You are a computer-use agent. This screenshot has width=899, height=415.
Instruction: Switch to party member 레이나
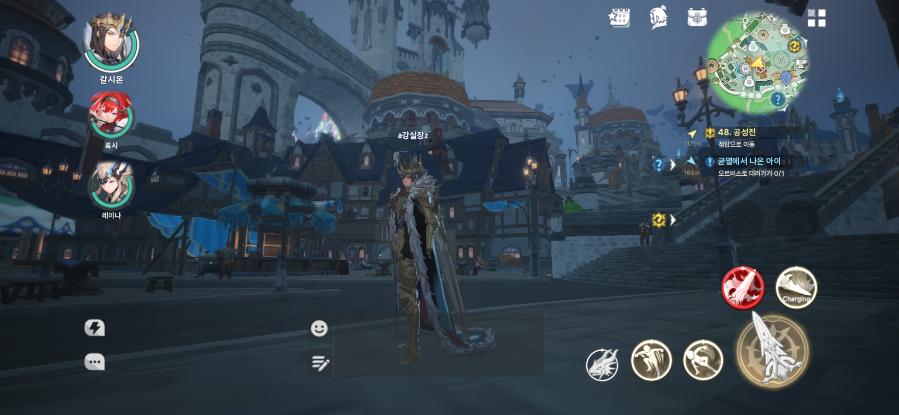[110, 183]
